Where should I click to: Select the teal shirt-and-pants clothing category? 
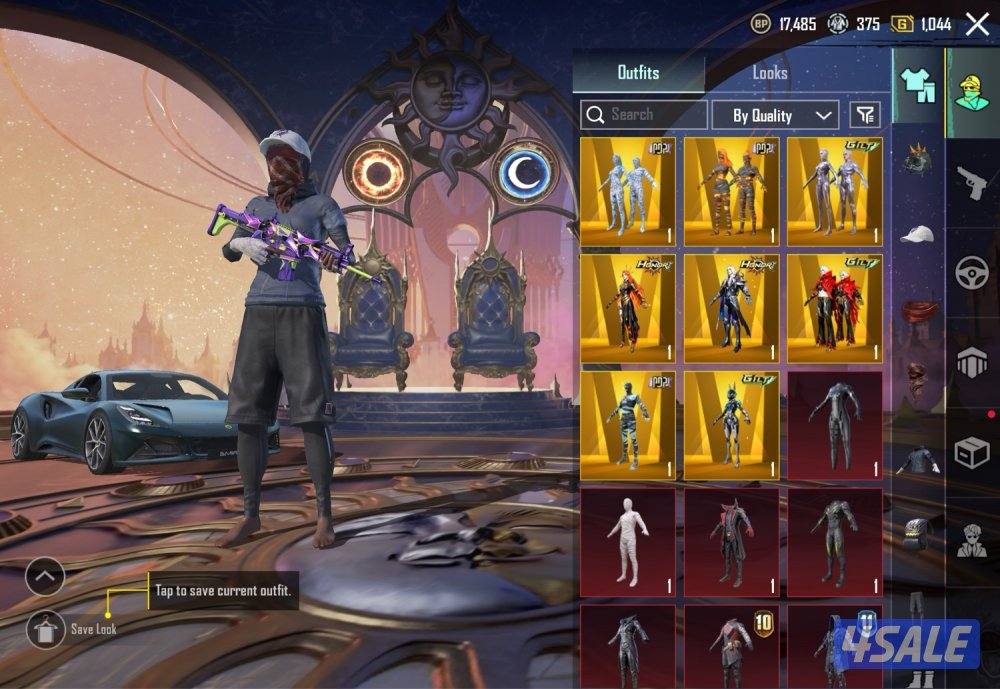[x=916, y=85]
